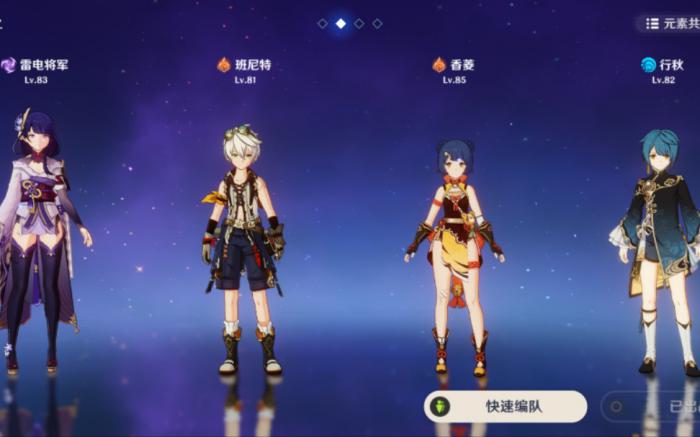Pick the 行秋 character slot
This screenshot has height=437, width=700.
coord(660,250)
